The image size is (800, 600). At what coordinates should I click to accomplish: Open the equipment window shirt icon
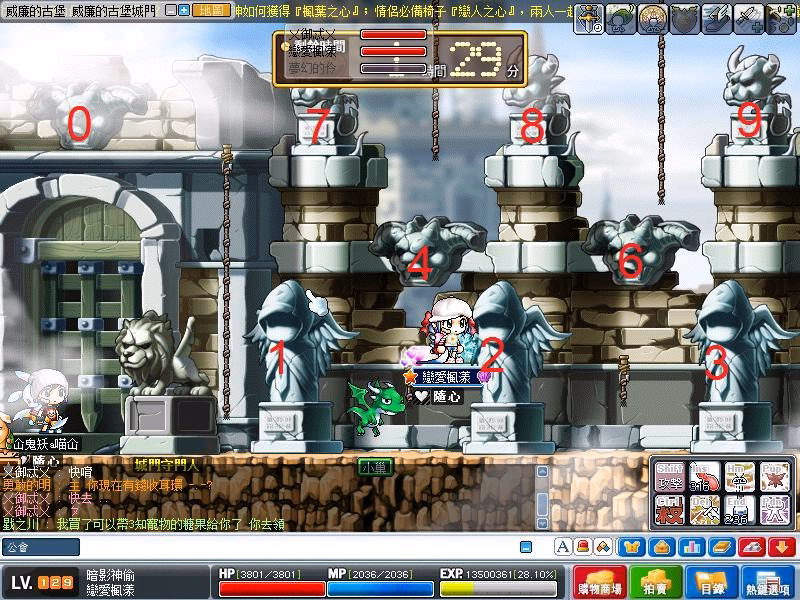(631, 547)
